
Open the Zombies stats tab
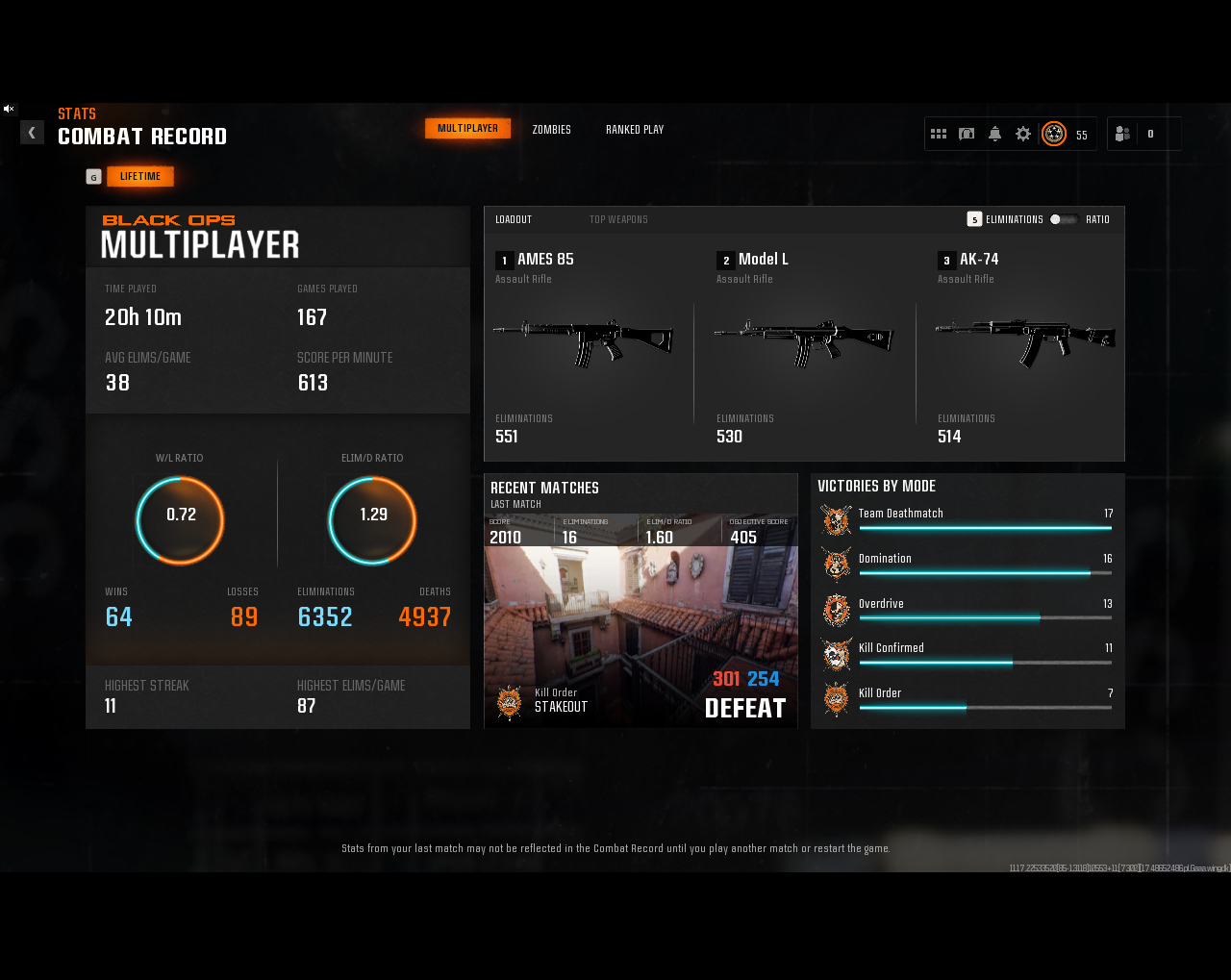point(551,130)
